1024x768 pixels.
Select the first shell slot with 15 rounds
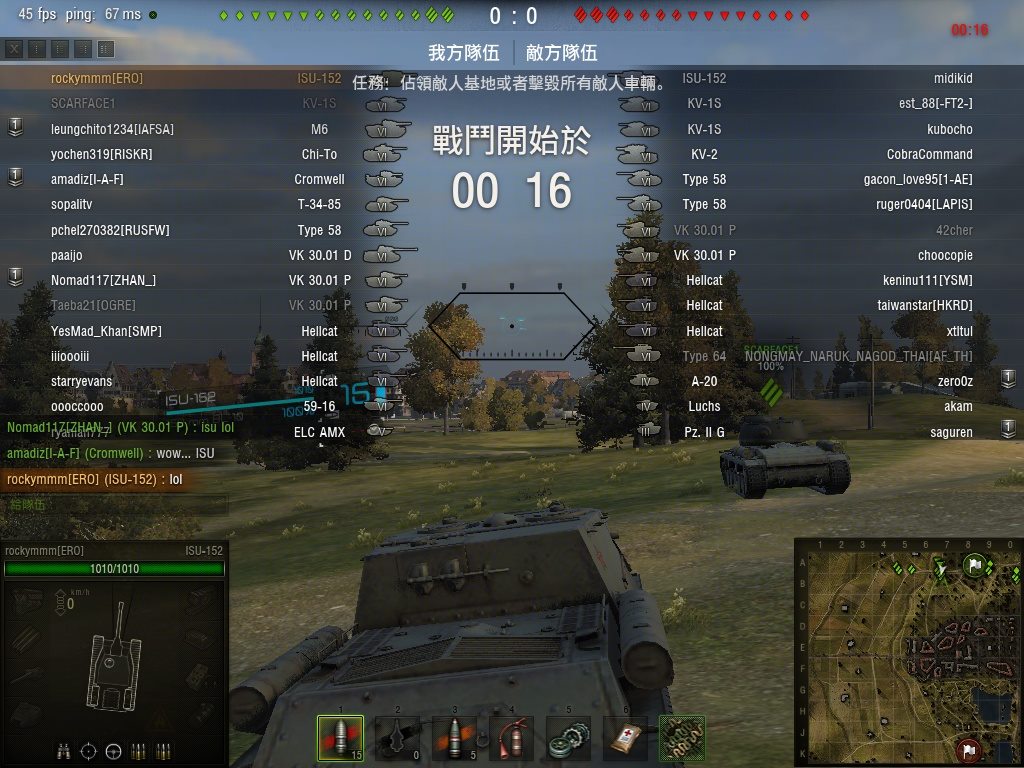[x=339, y=738]
